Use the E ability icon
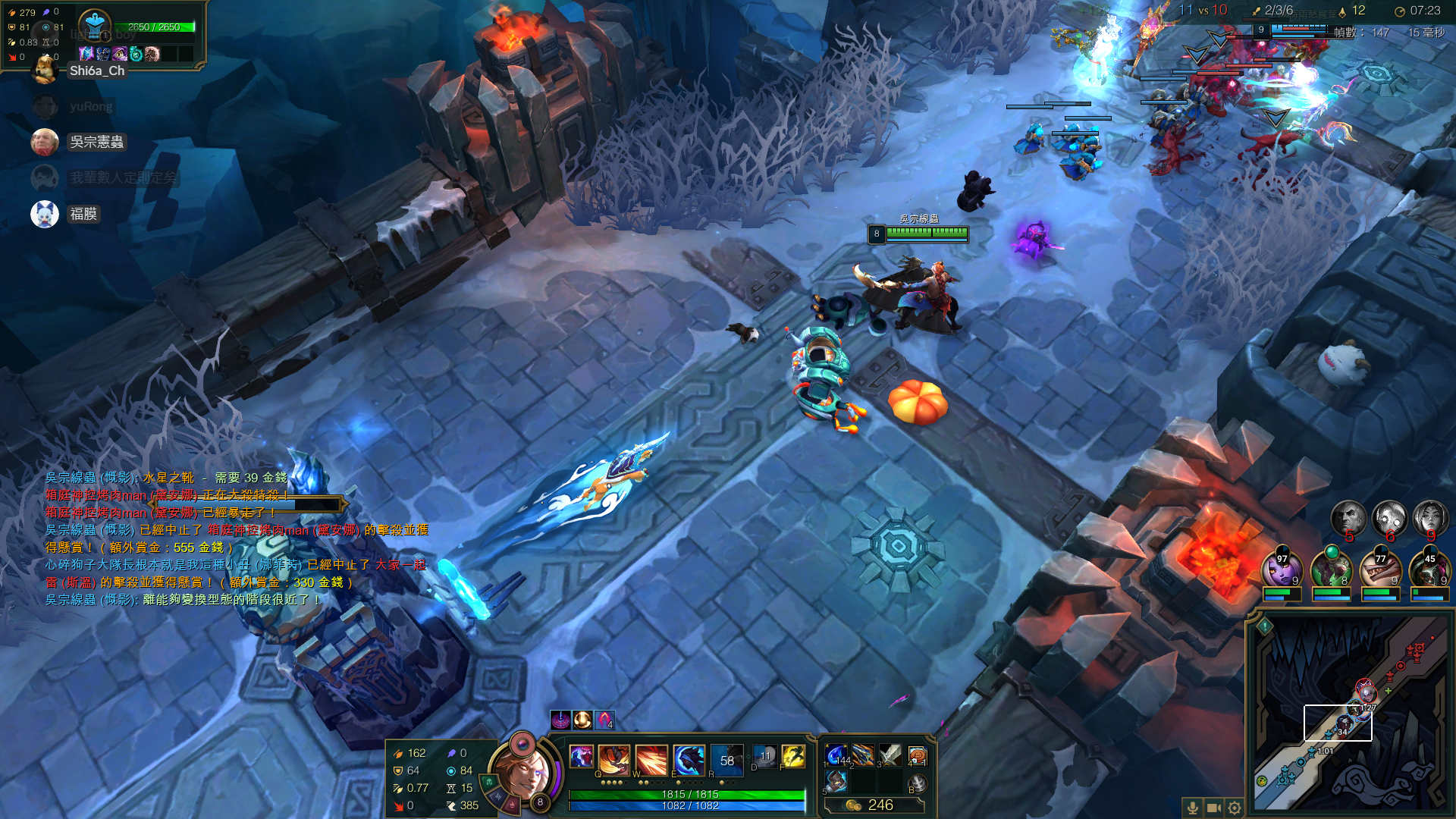1456x819 pixels. coord(689,758)
